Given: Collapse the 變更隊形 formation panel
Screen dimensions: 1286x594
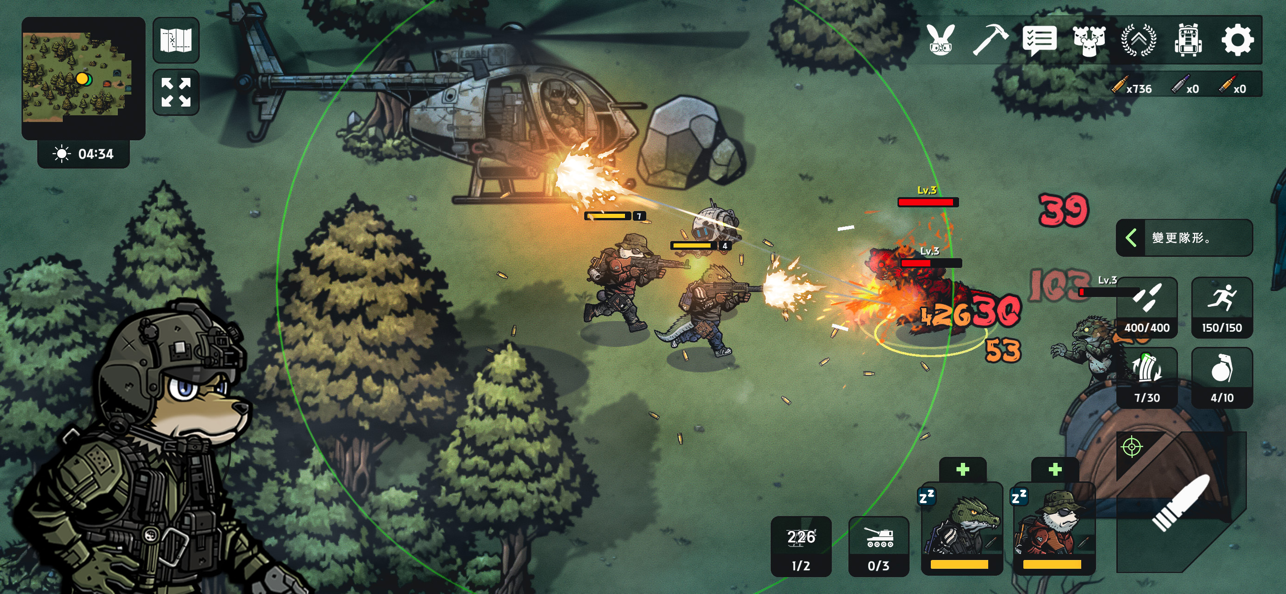Looking at the screenshot, I should 1132,238.
